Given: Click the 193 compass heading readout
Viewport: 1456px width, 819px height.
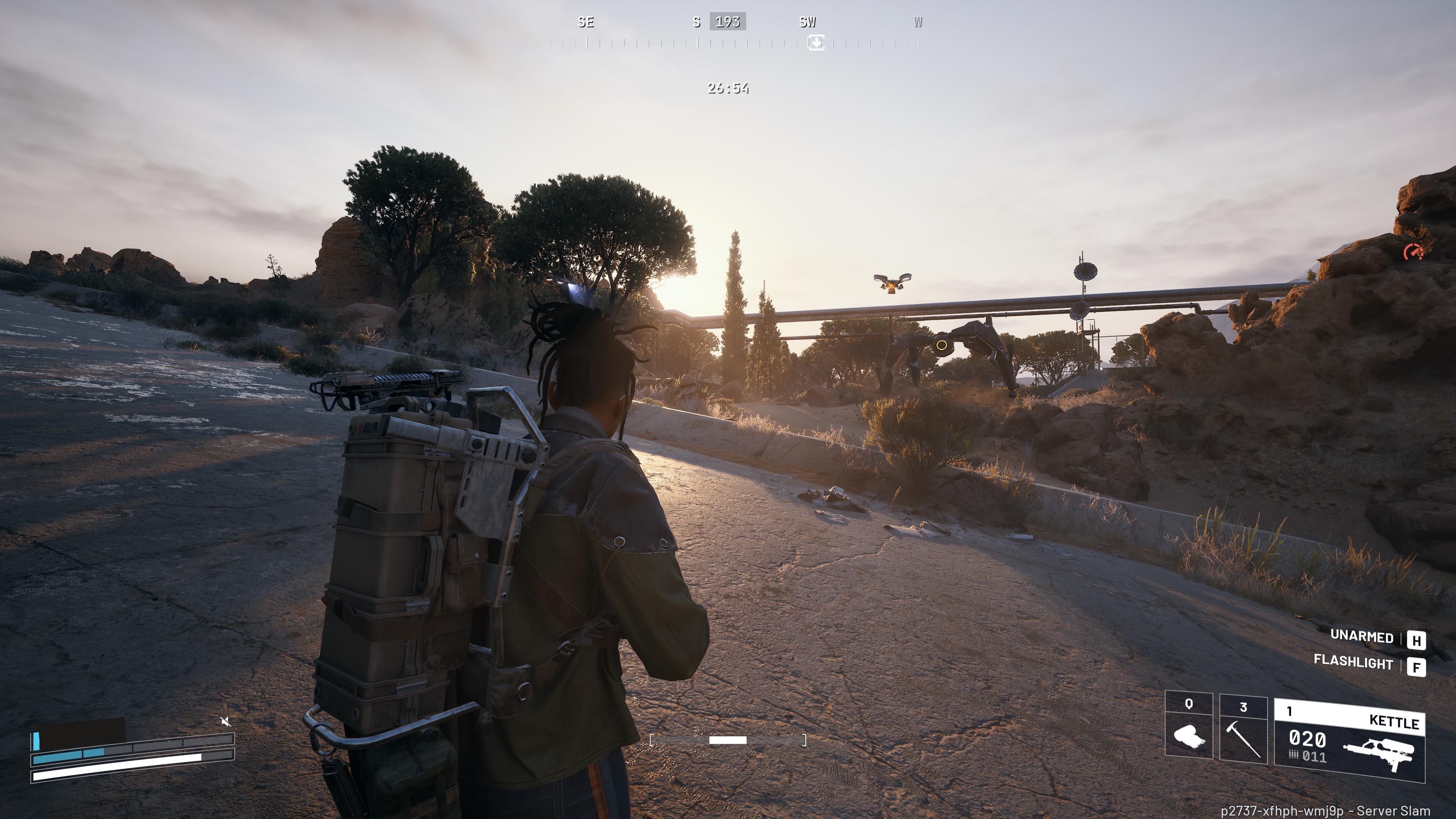Looking at the screenshot, I should coord(728,23).
